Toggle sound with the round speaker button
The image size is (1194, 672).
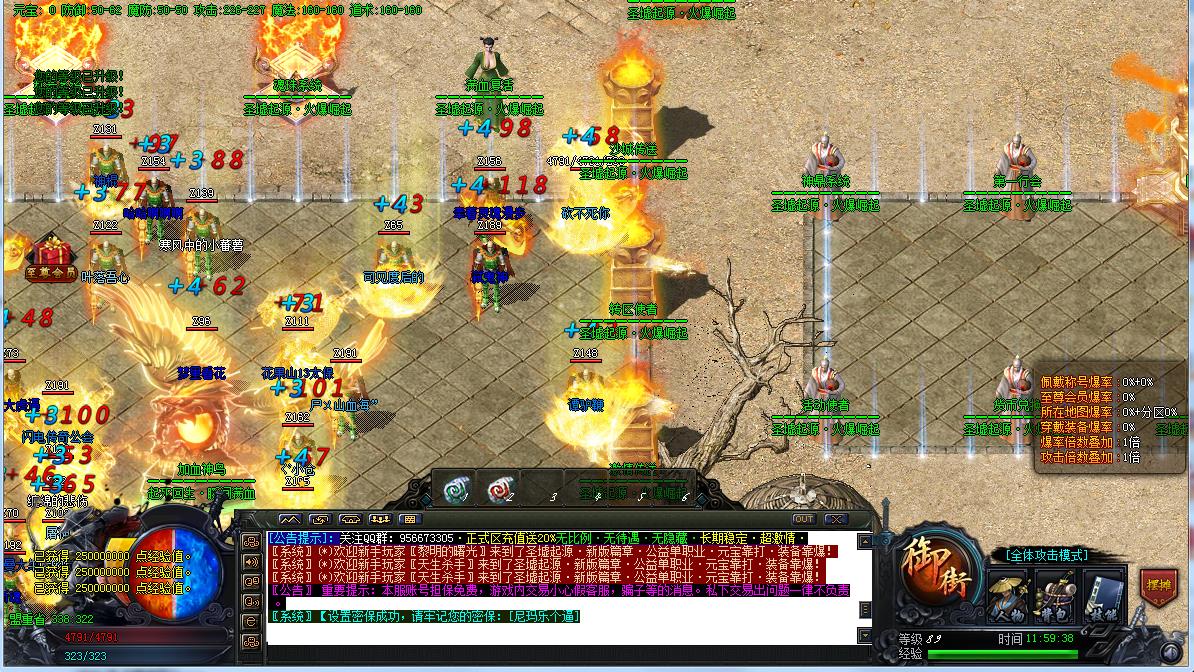pyautogui.click(x=252, y=604)
